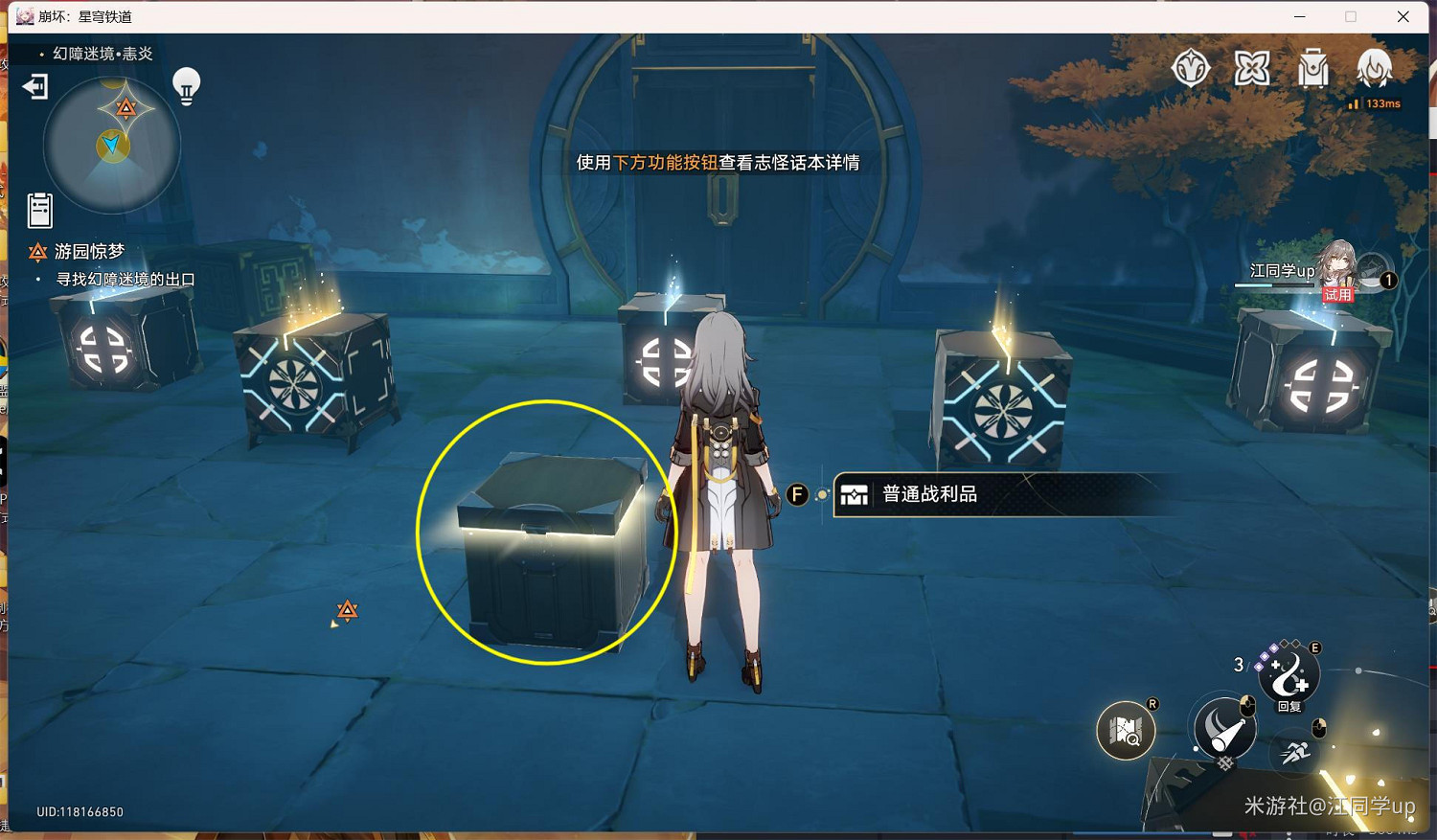Click the circular minimap
The height and width of the screenshot is (840, 1437).
click(112, 142)
